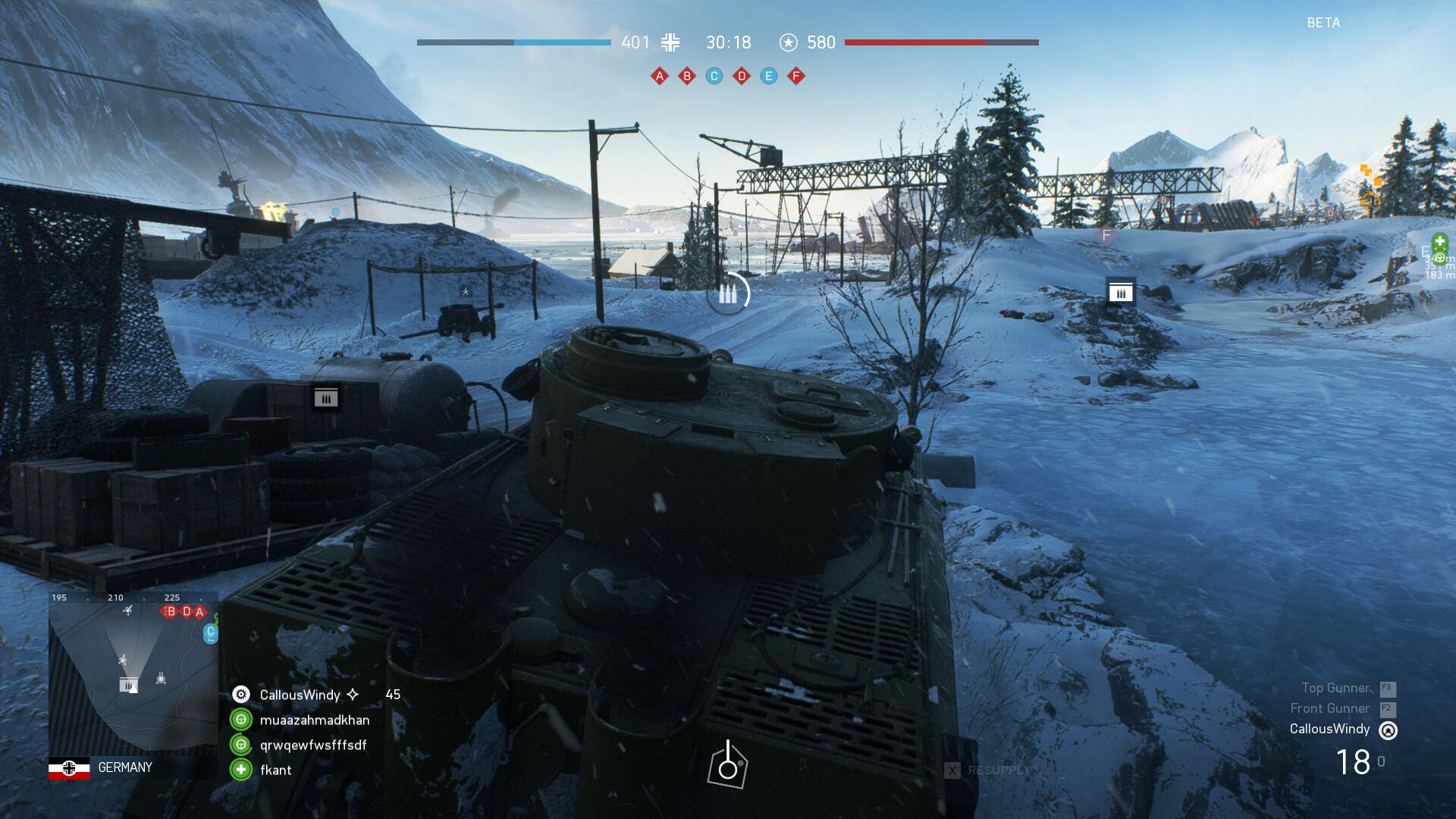
Task: Click the Germany team flag
Action: click(69, 767)
